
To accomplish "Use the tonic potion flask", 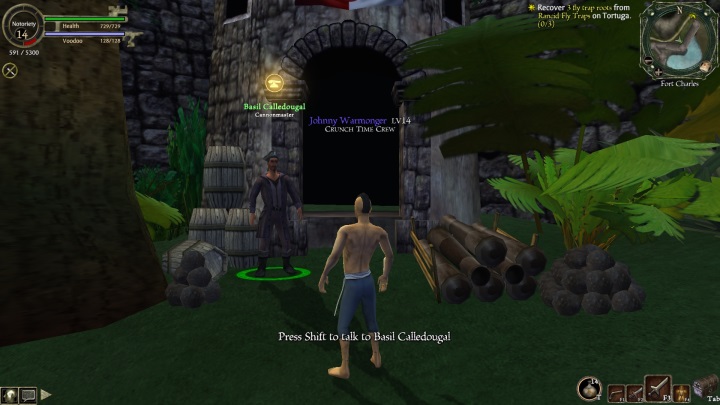I will (589, 389).
